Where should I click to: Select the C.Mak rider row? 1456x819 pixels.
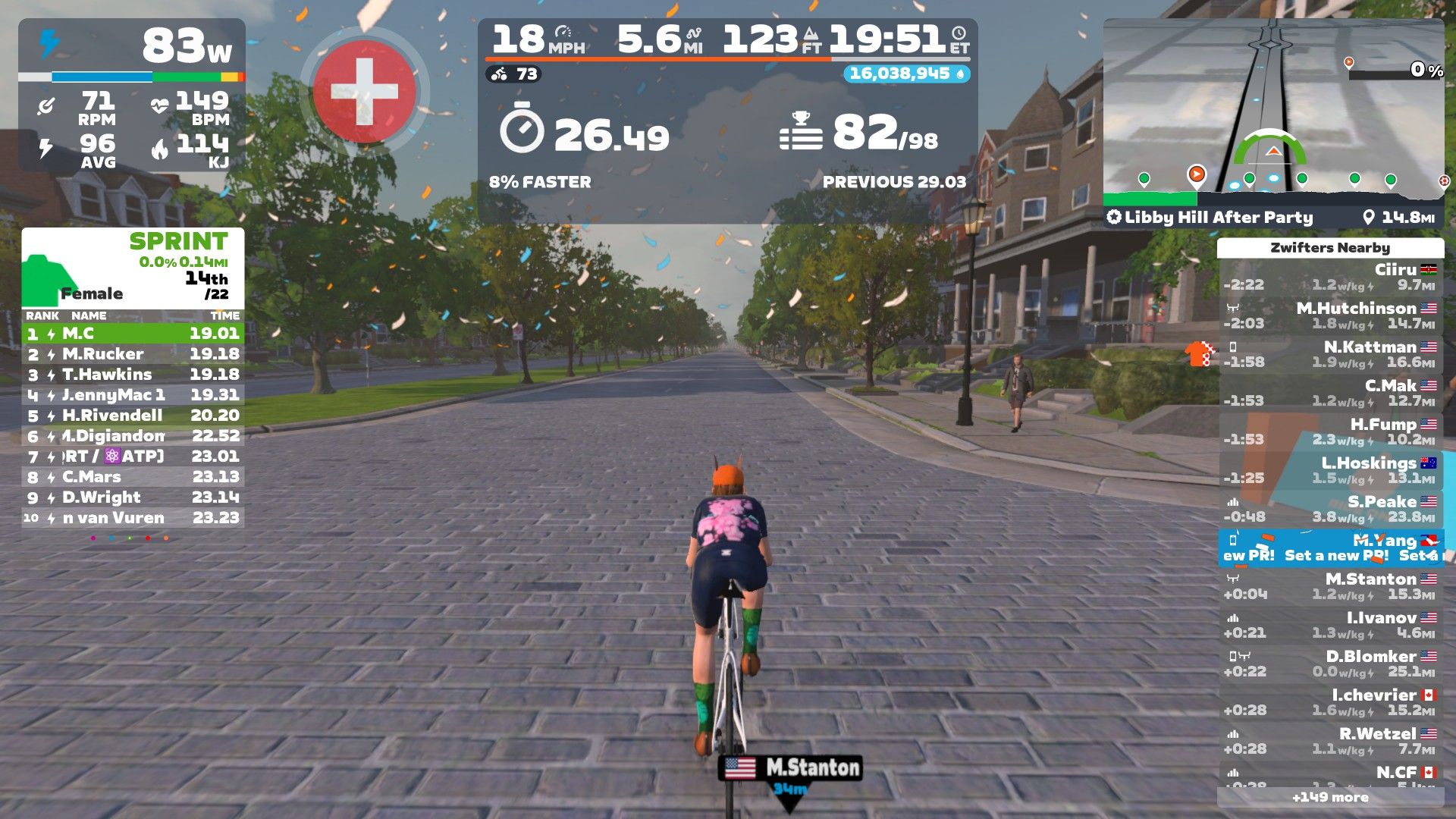coord(1330,393)
